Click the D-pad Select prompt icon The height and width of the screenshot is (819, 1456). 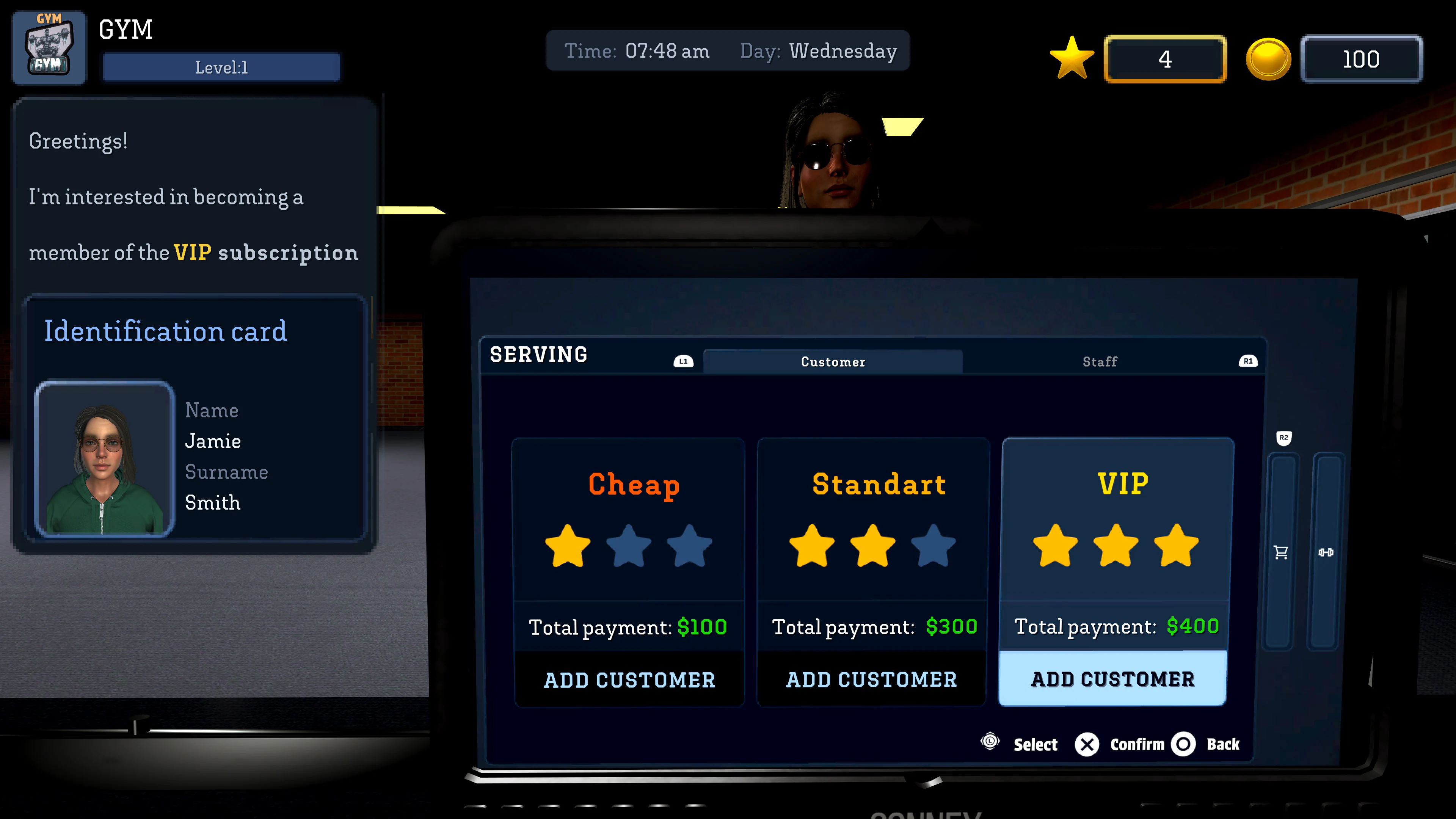990,744
